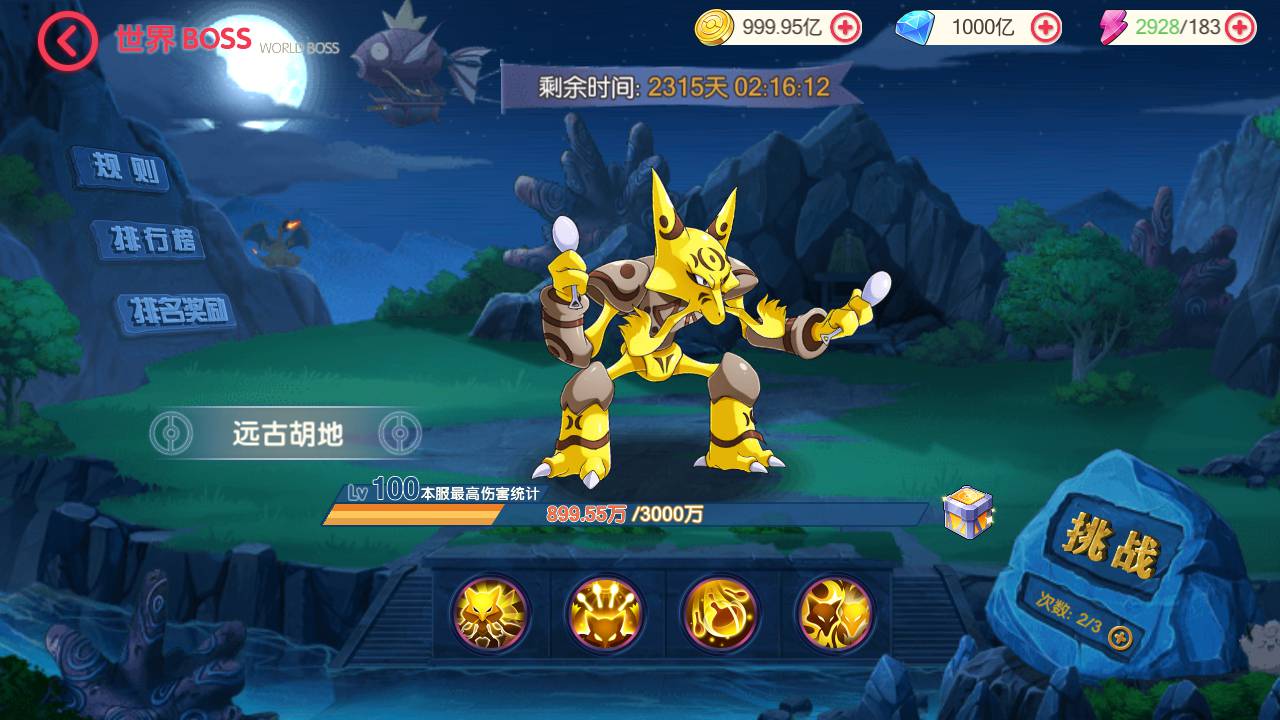Inspect the last boss skill icon with the glowing figure
Image resolution: width=1280 pixels, height=720 pixels.
coord(834,614)
